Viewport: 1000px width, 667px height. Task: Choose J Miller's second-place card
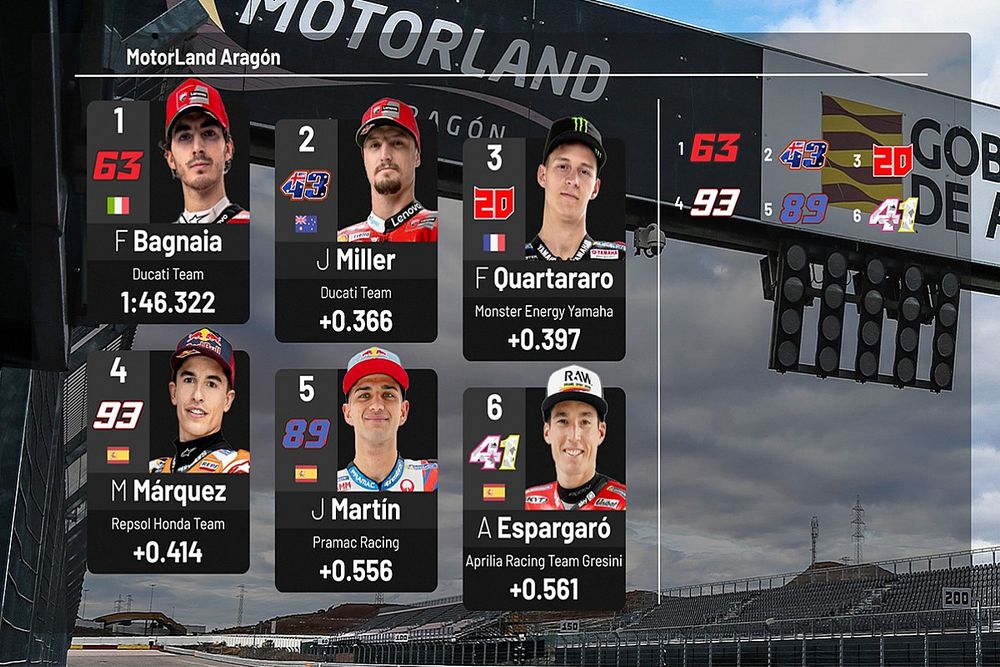click(x=356, y=231)
